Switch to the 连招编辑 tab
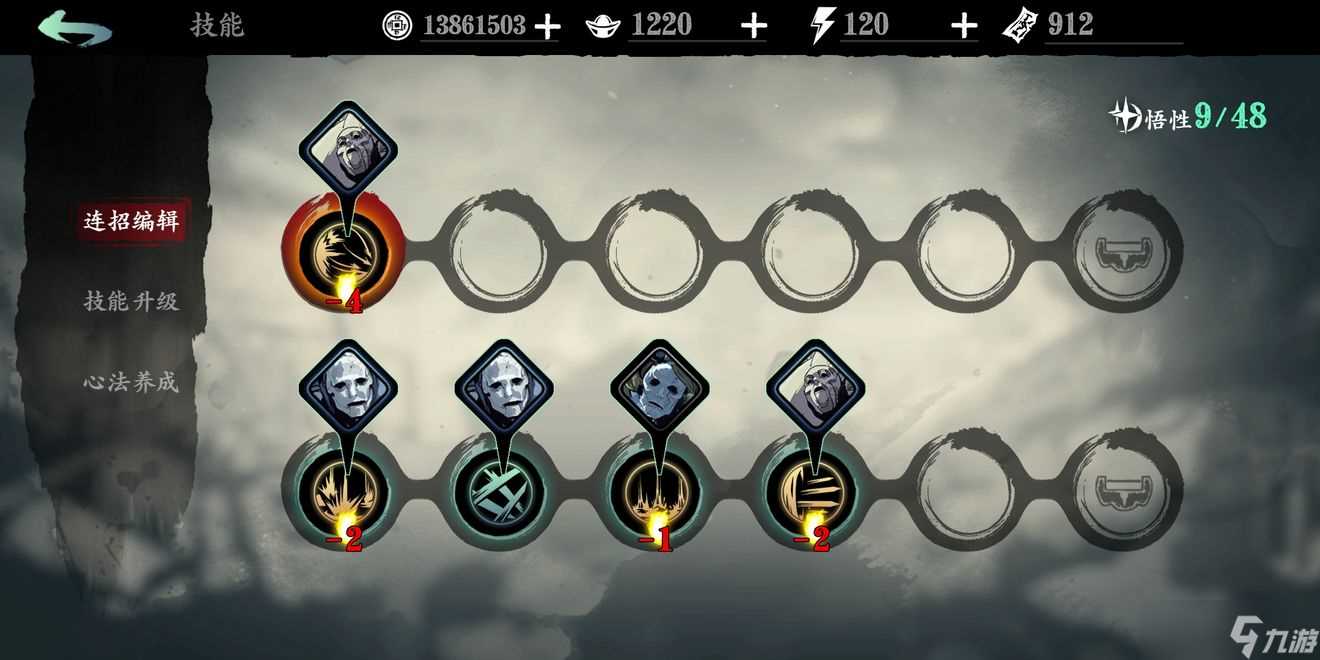 pyautogui.click(x=131, y=220)
